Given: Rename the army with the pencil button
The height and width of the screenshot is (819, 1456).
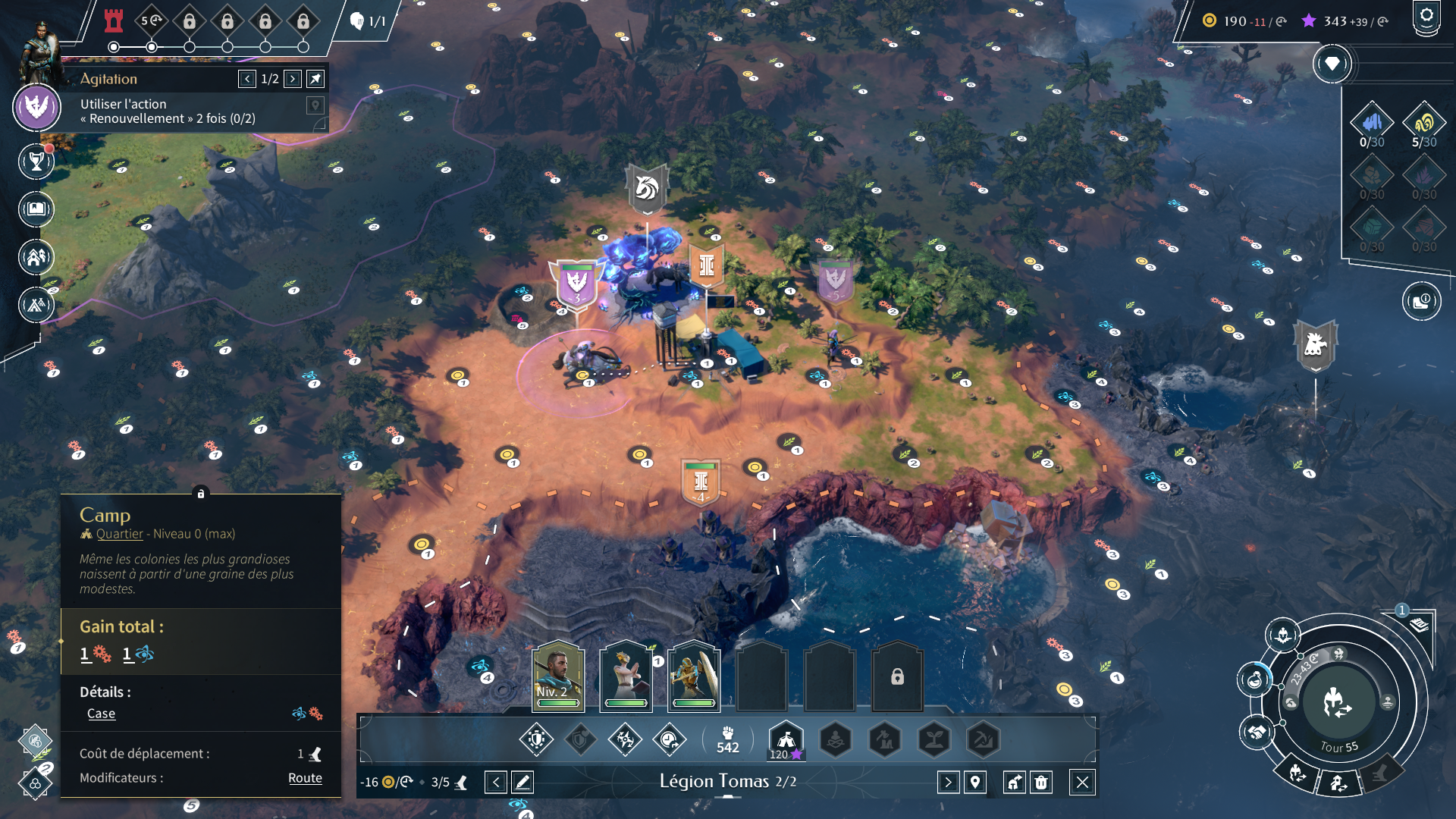Looking at the screenshot, I should pos(522,782).
